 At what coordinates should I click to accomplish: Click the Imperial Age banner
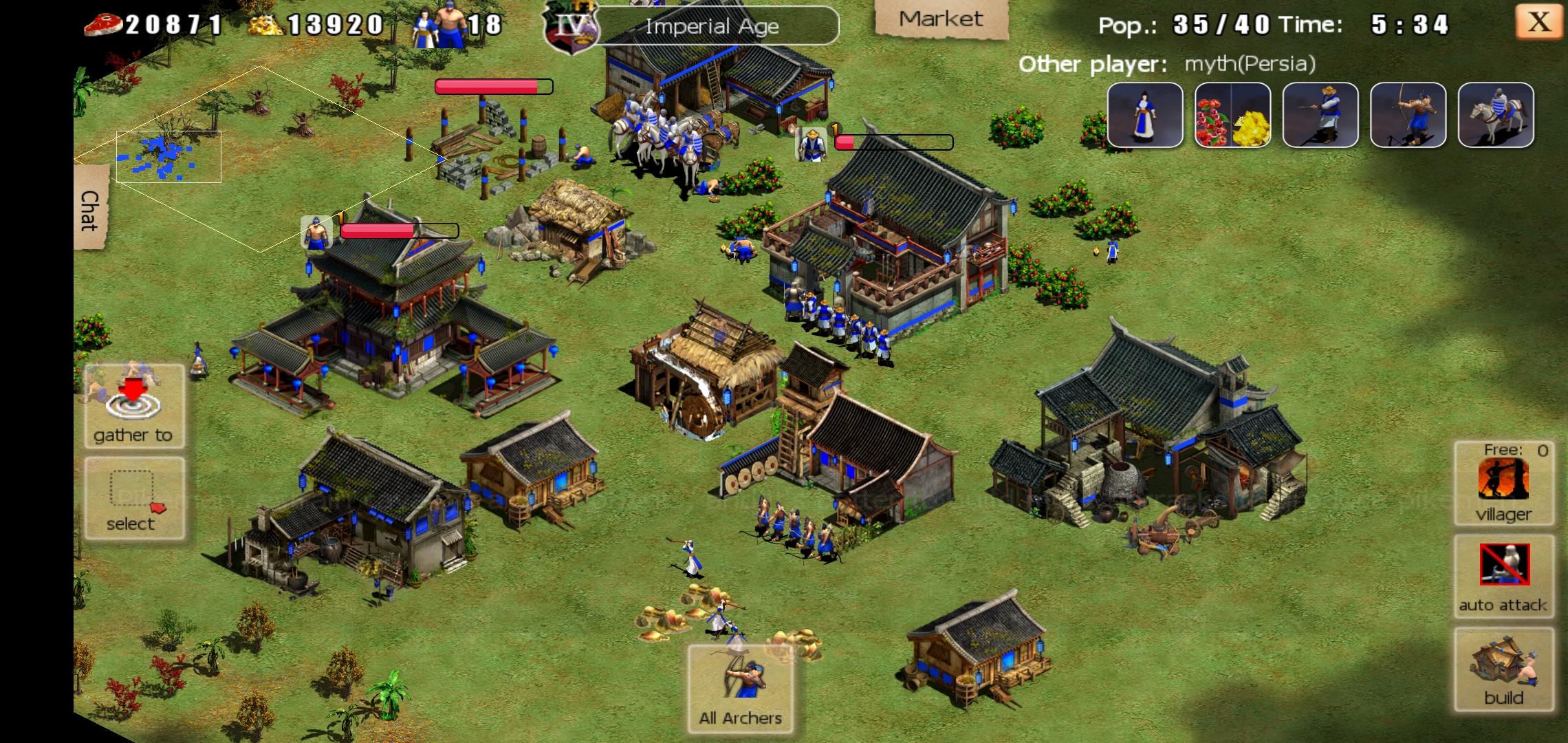pos(712,26)
